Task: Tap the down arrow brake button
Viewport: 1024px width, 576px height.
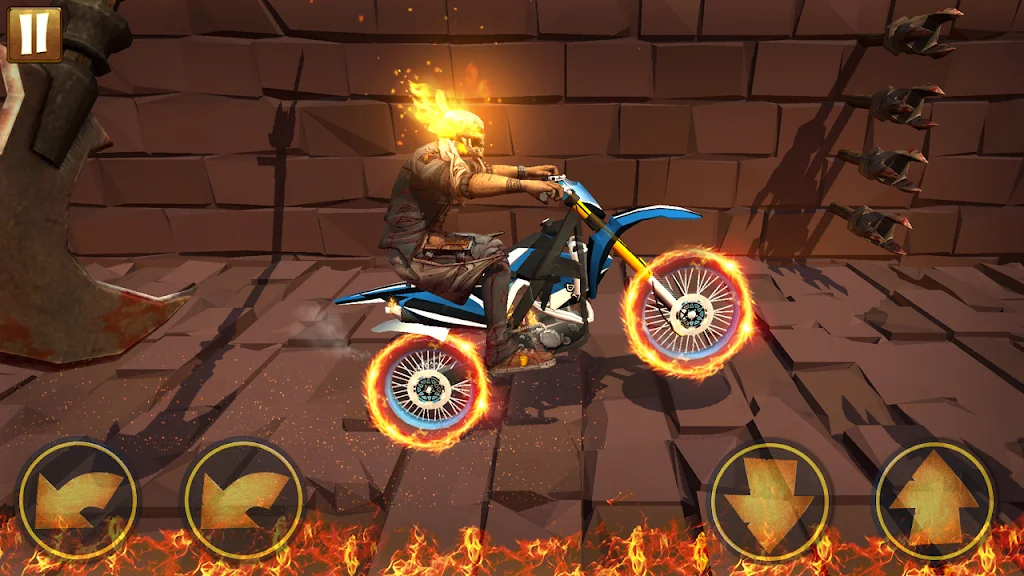Action: 769,499
